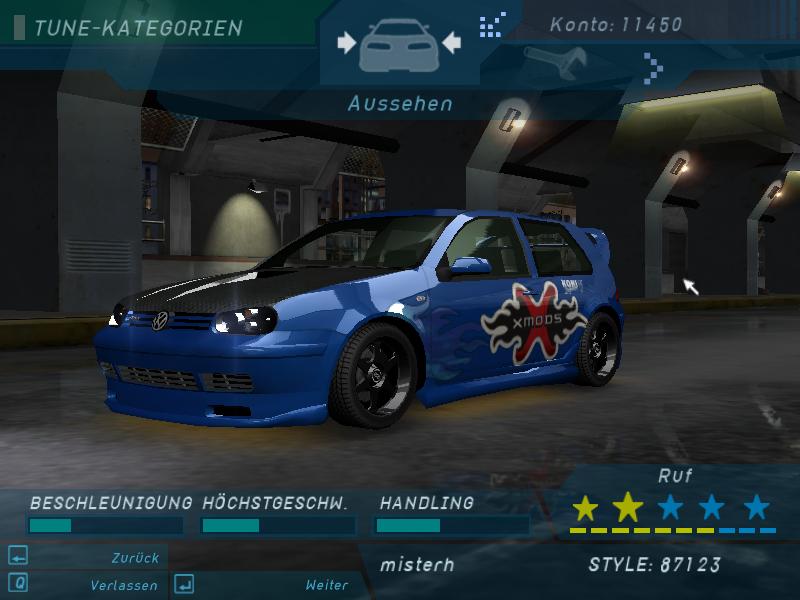Go back with the Zurück button
The image size is (800, 600).
tap(135, 558)
